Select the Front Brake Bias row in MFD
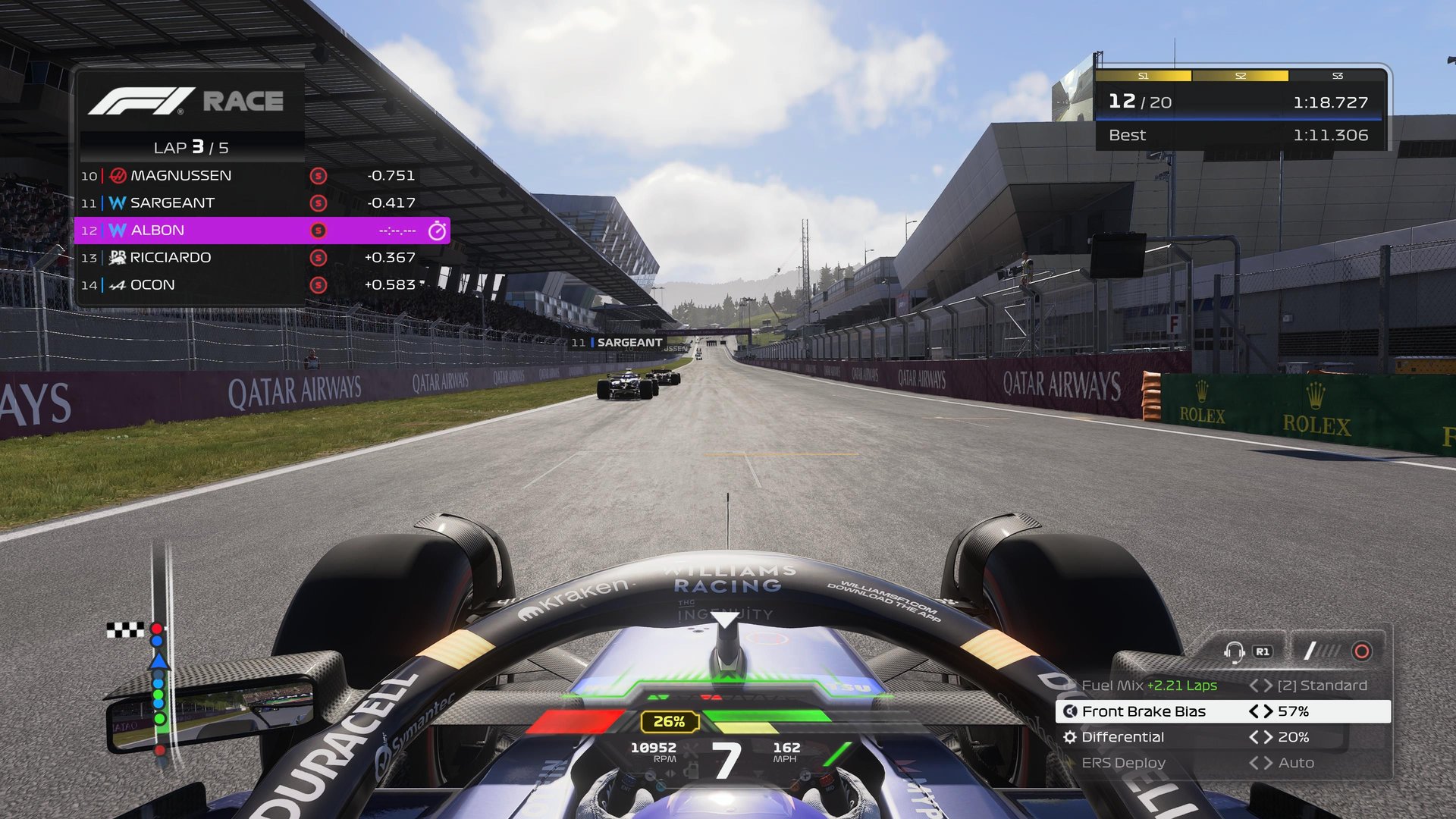Viewport: 1456px width, 819px height. tap(1145, 711)
